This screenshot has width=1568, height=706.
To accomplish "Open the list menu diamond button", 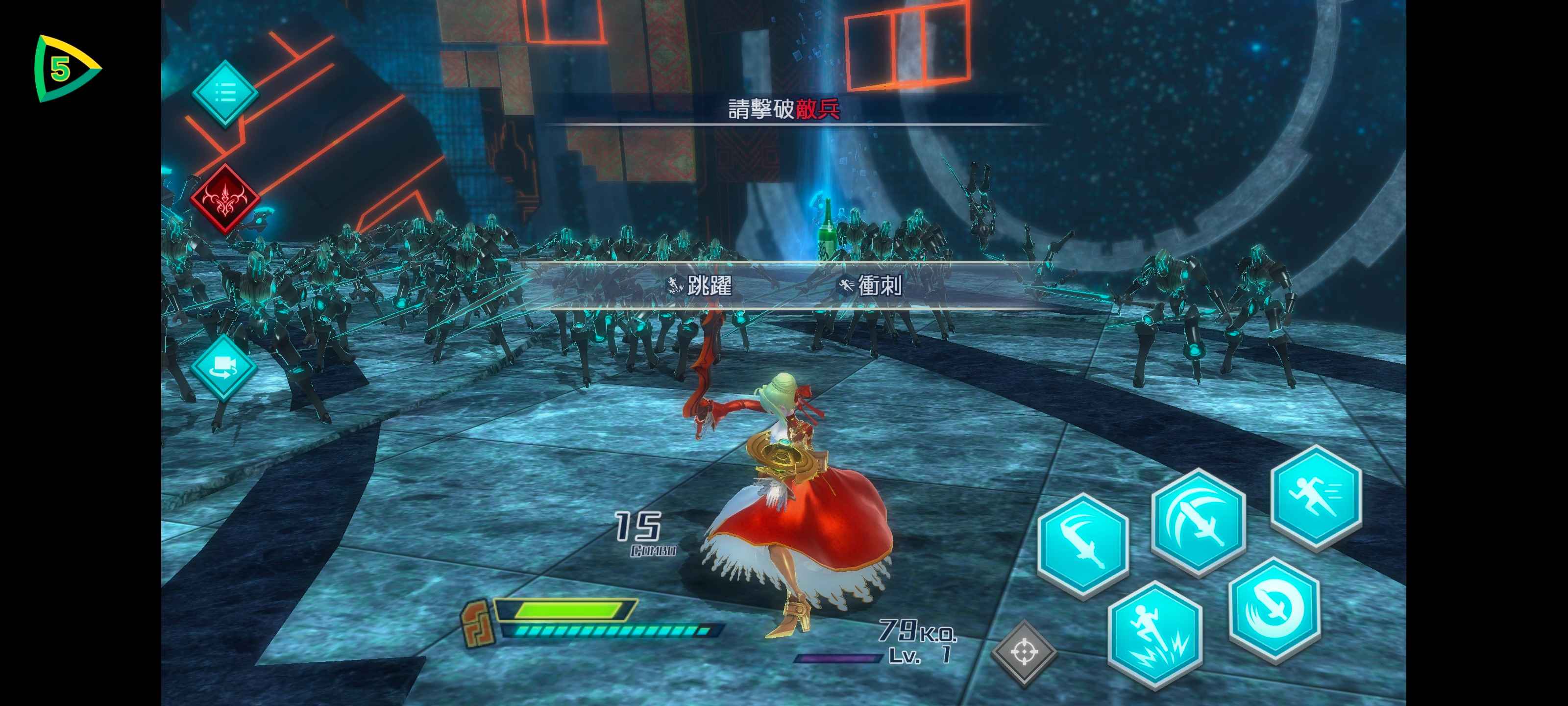I will coord(224,94).
